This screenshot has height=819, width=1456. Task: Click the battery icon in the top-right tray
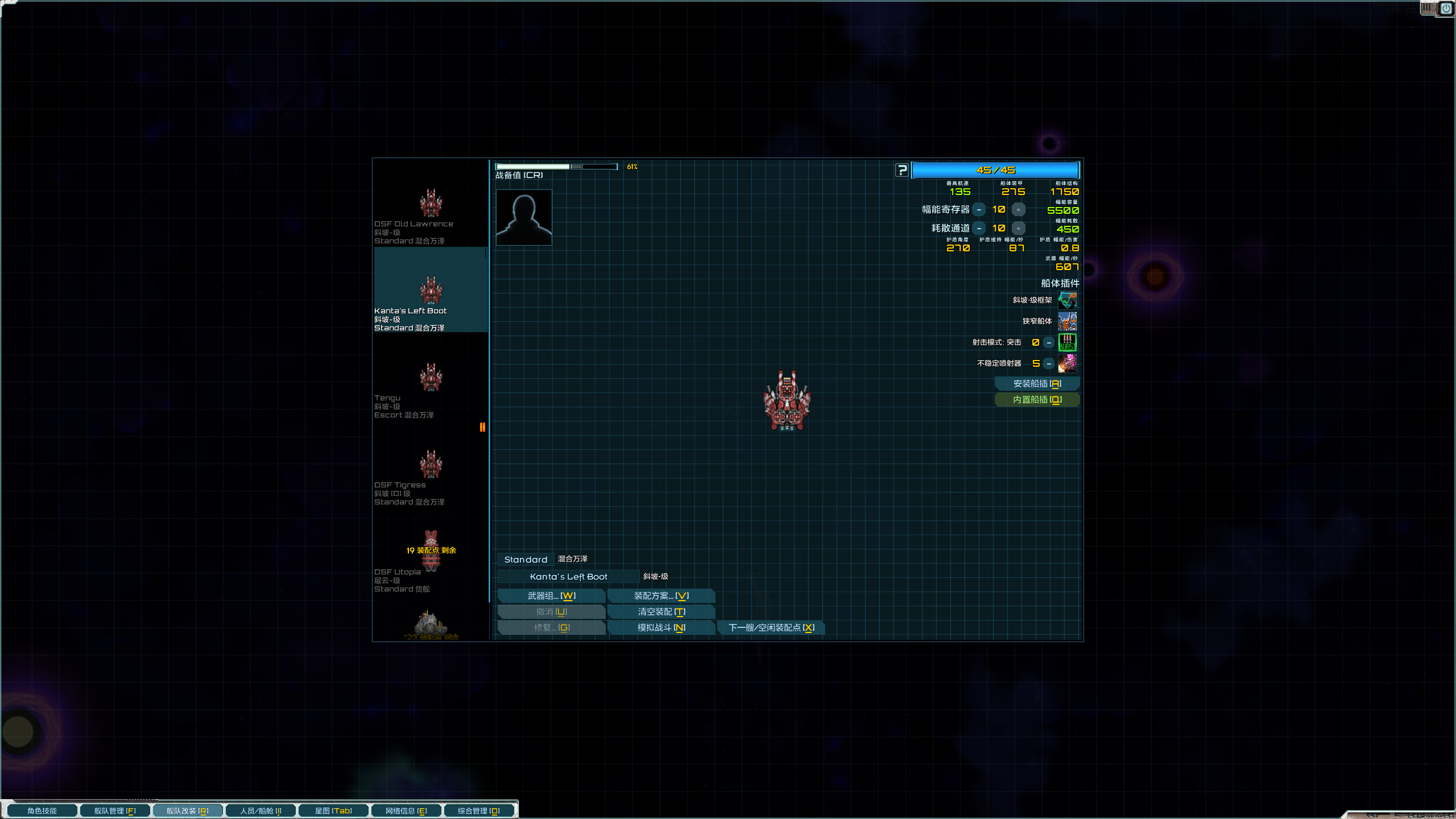(1428, 8)
